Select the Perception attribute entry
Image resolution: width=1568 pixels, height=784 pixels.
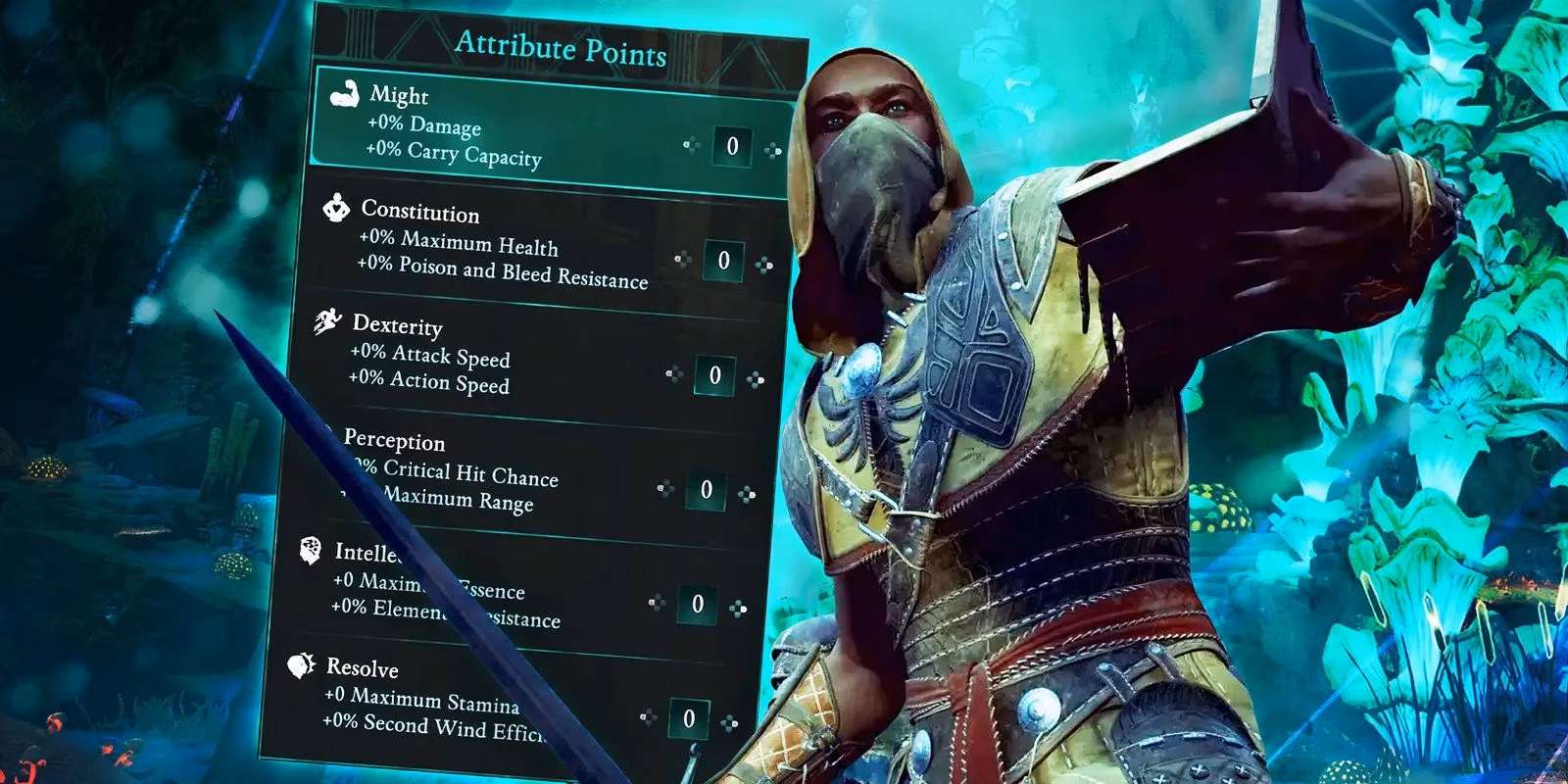(x=461, y=470)
